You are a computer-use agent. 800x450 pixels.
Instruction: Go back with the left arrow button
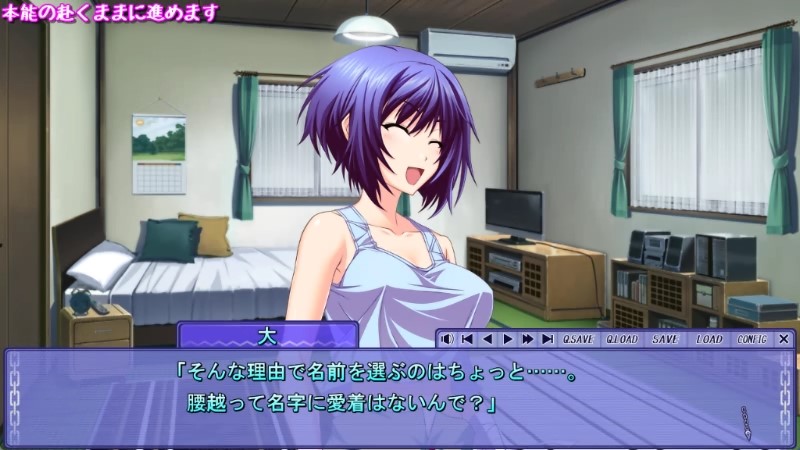pyautogui.click(x=487, y=339)
